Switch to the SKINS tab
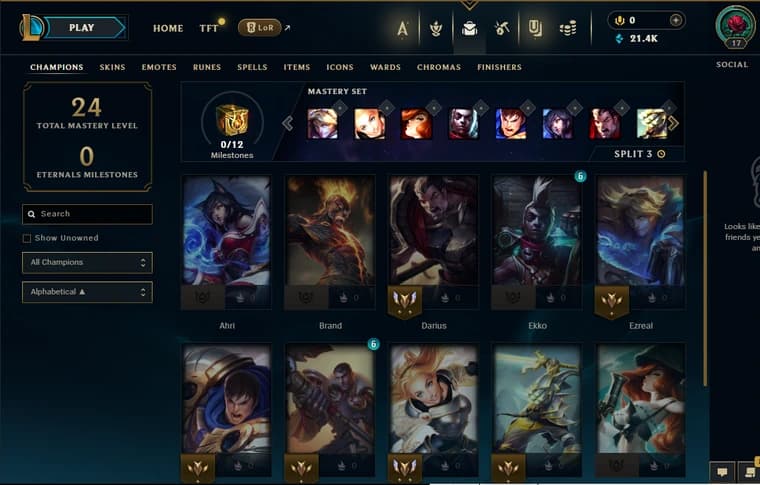Image resolution: width=760 pixels, height=485 pixels. (x=112, y=67)
